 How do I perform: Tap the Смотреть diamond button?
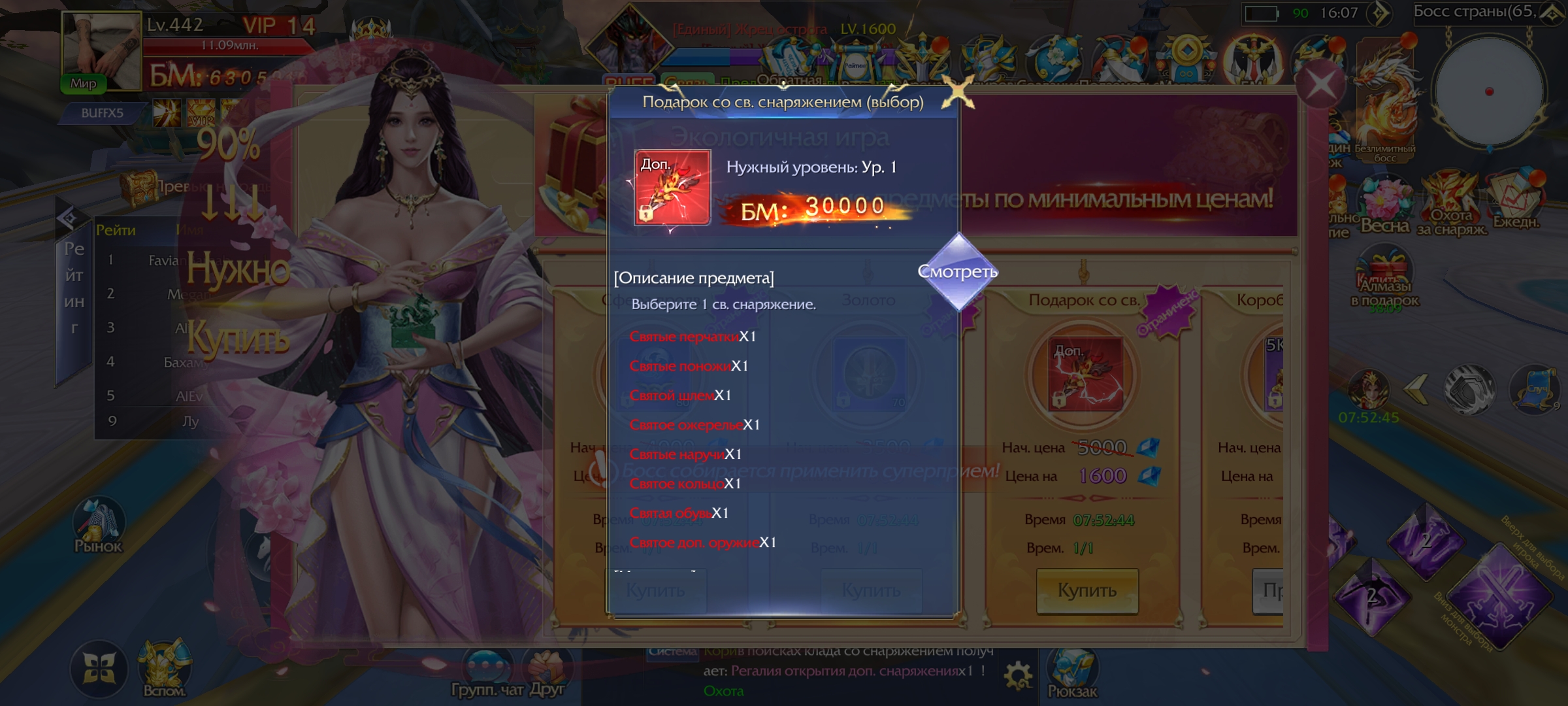[x=958, y=272]
